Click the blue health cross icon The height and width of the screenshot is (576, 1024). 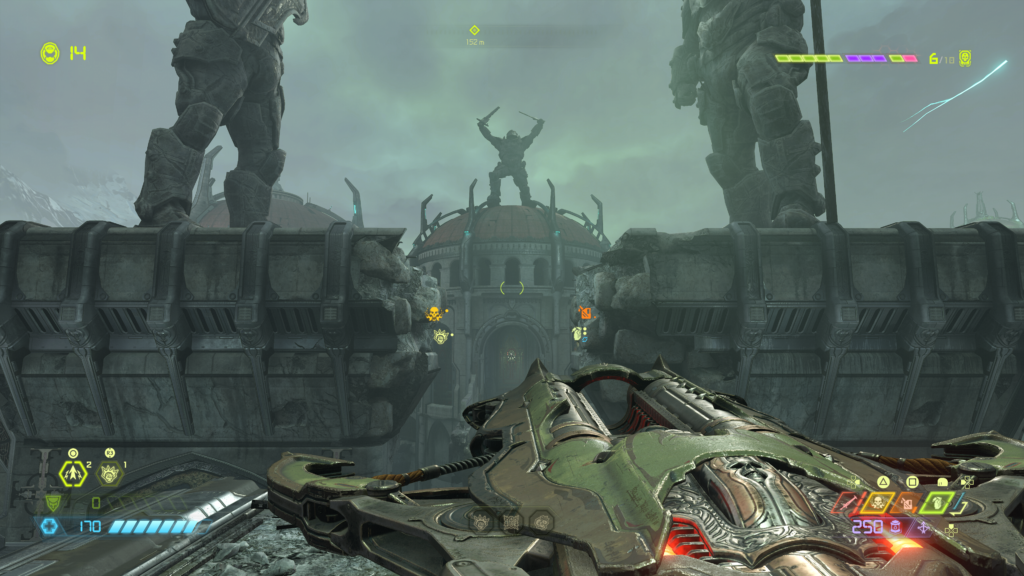pyautogui.click(x=49, y=526)
